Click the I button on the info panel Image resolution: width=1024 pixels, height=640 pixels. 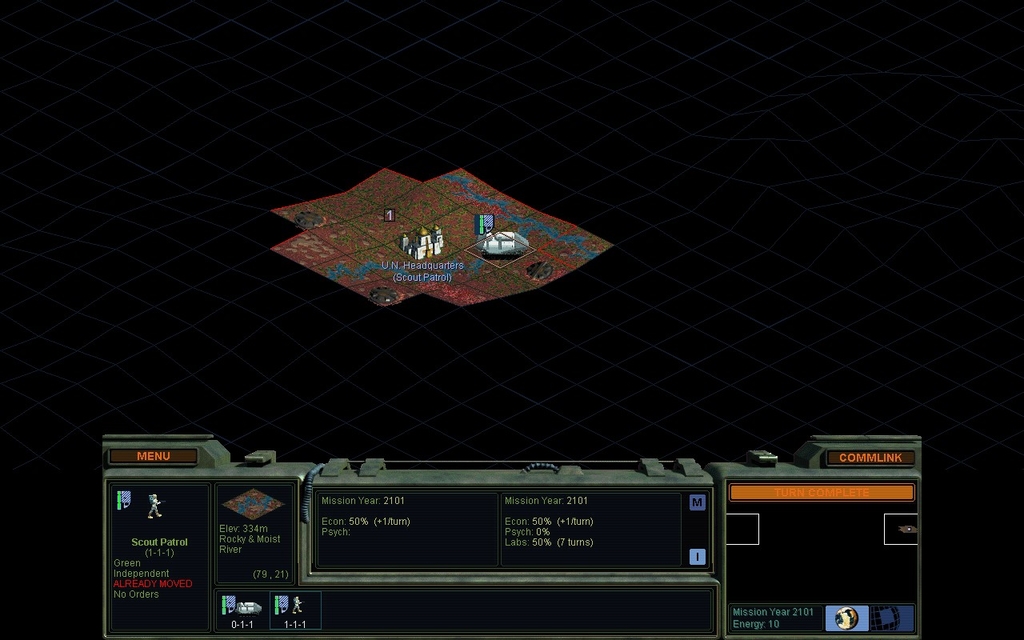(697, 557)
